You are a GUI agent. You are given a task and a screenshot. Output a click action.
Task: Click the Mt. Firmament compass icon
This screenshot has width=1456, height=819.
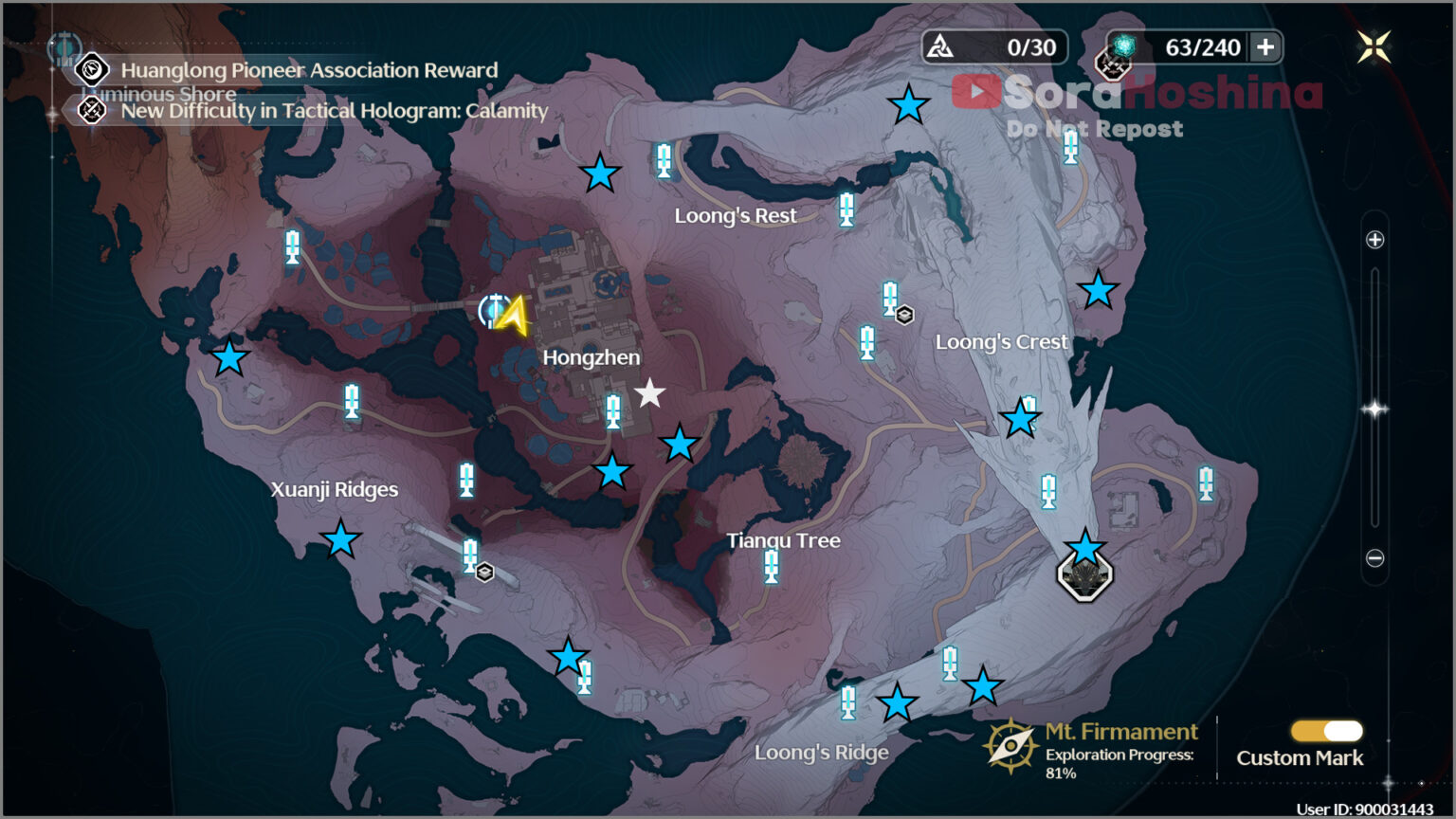click(x=1010, y=746)
